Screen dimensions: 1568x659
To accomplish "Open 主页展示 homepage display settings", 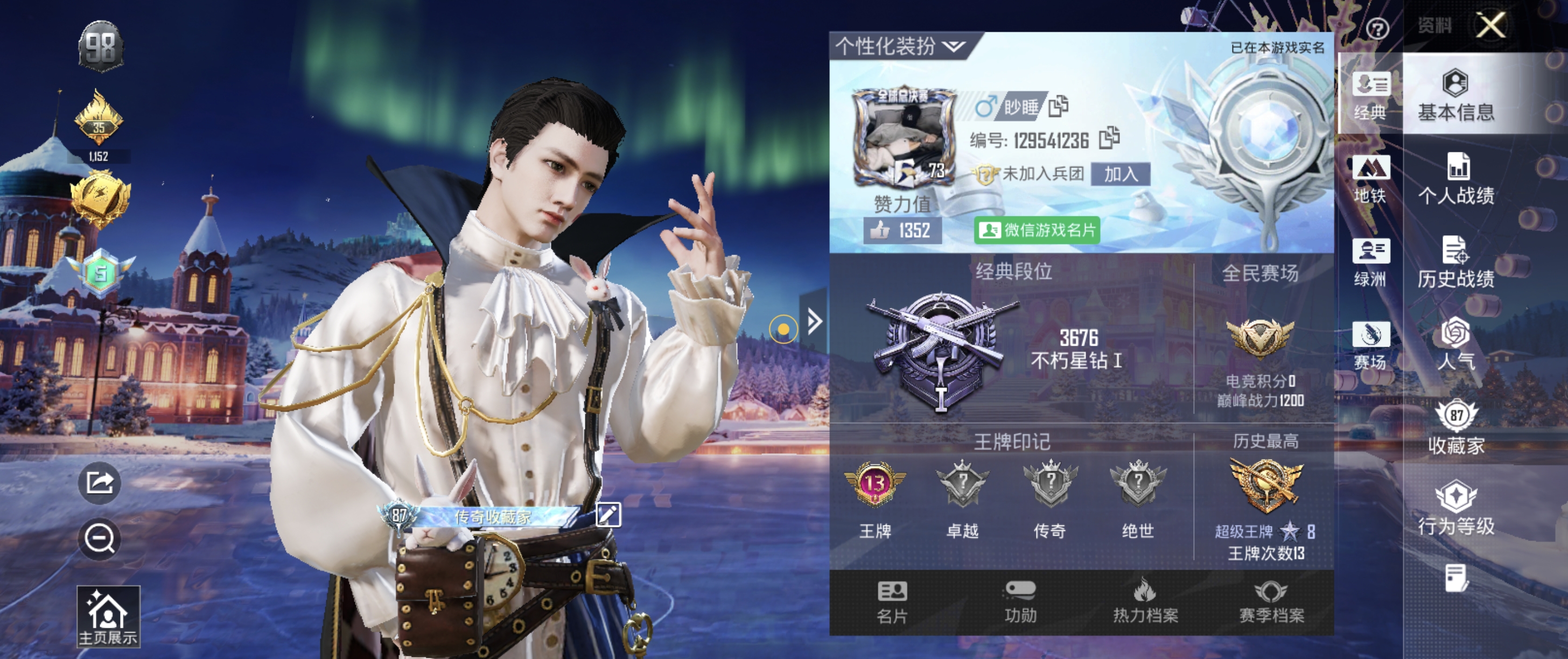I will tap(108, 616).
